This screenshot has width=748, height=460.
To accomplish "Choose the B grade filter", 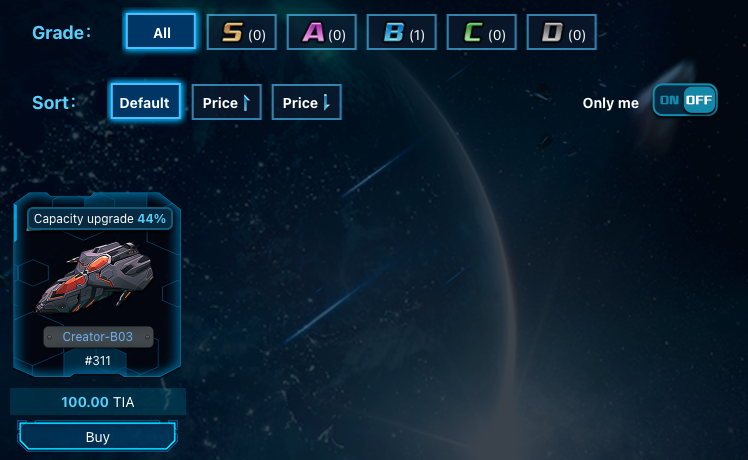I will point(402,33).
